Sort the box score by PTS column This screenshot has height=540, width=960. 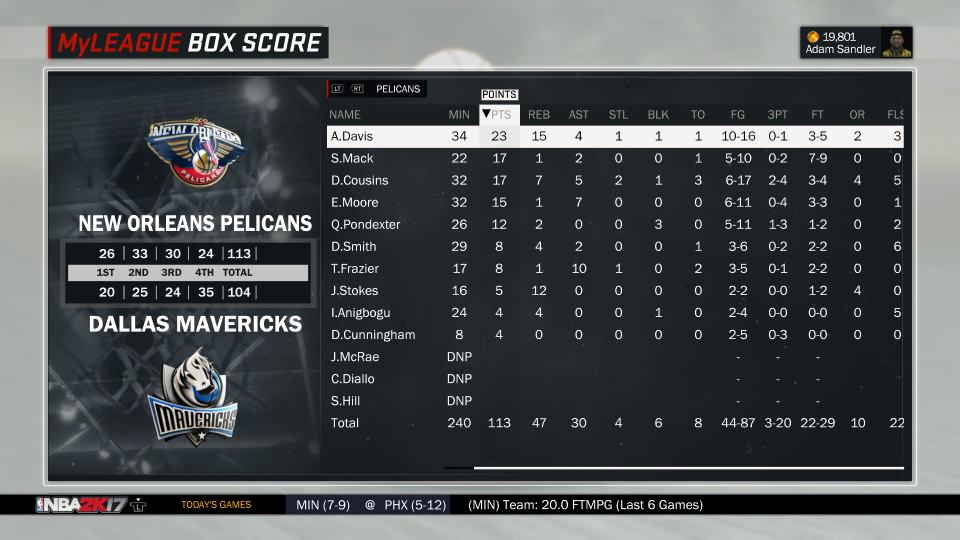(499, 114)
